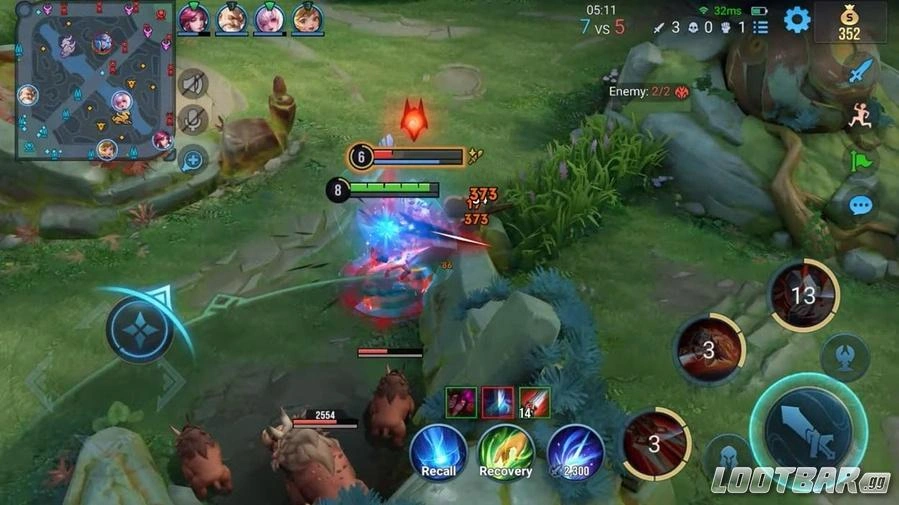
Task: Open the quick chat bubble
Action: point(860,206)
